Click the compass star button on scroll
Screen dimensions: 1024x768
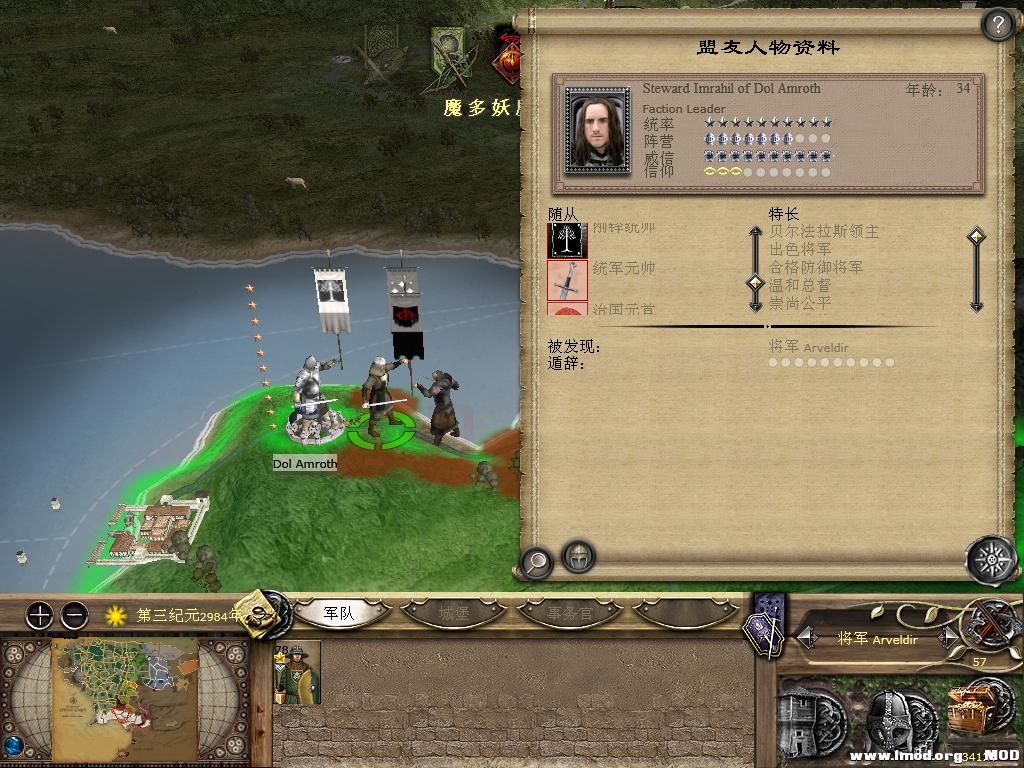[x=990, y=558]
